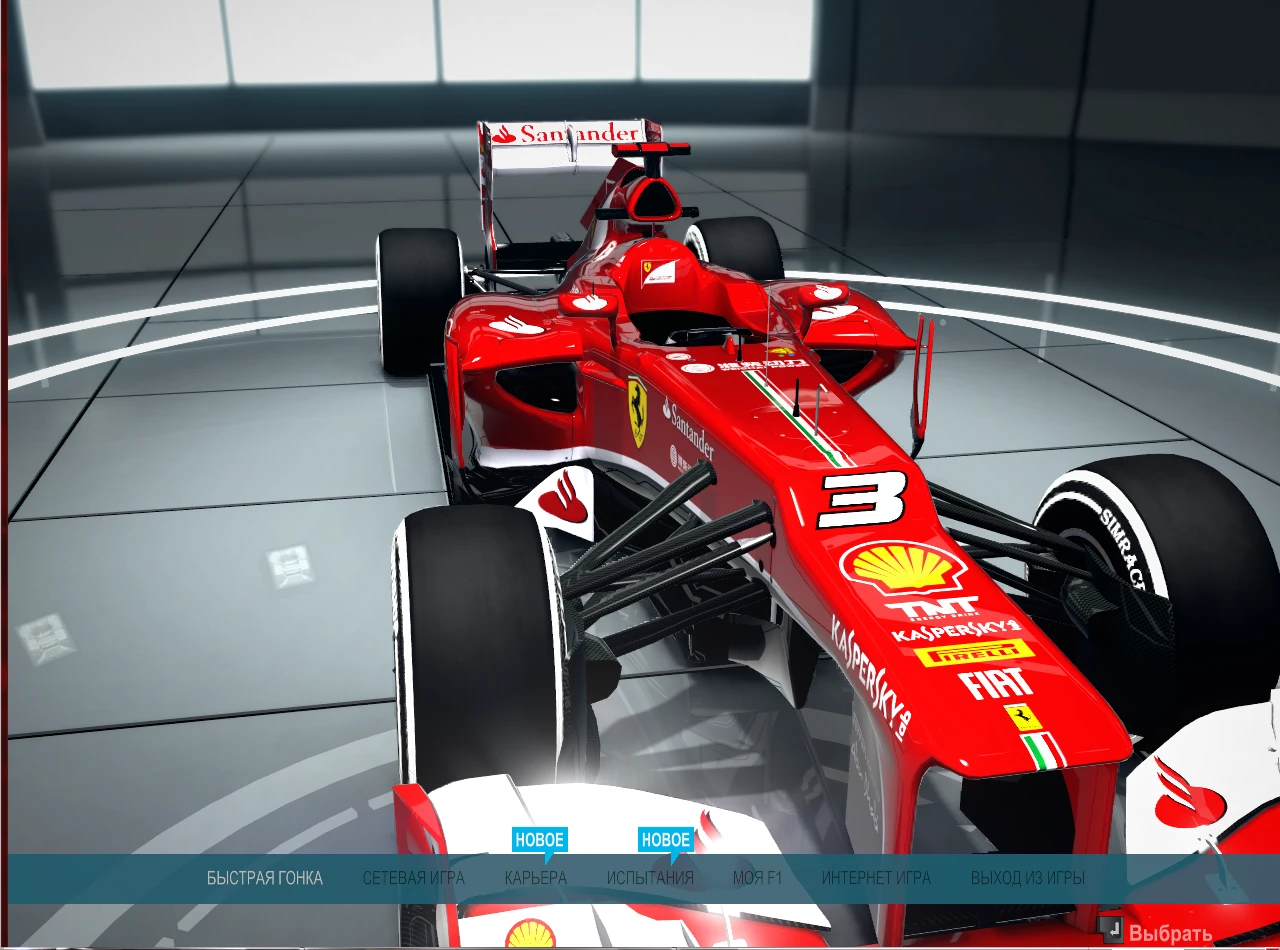
Task: Open ИНТЕРНЕТ ИГРА mode
Action: click(x=876, y=877)
